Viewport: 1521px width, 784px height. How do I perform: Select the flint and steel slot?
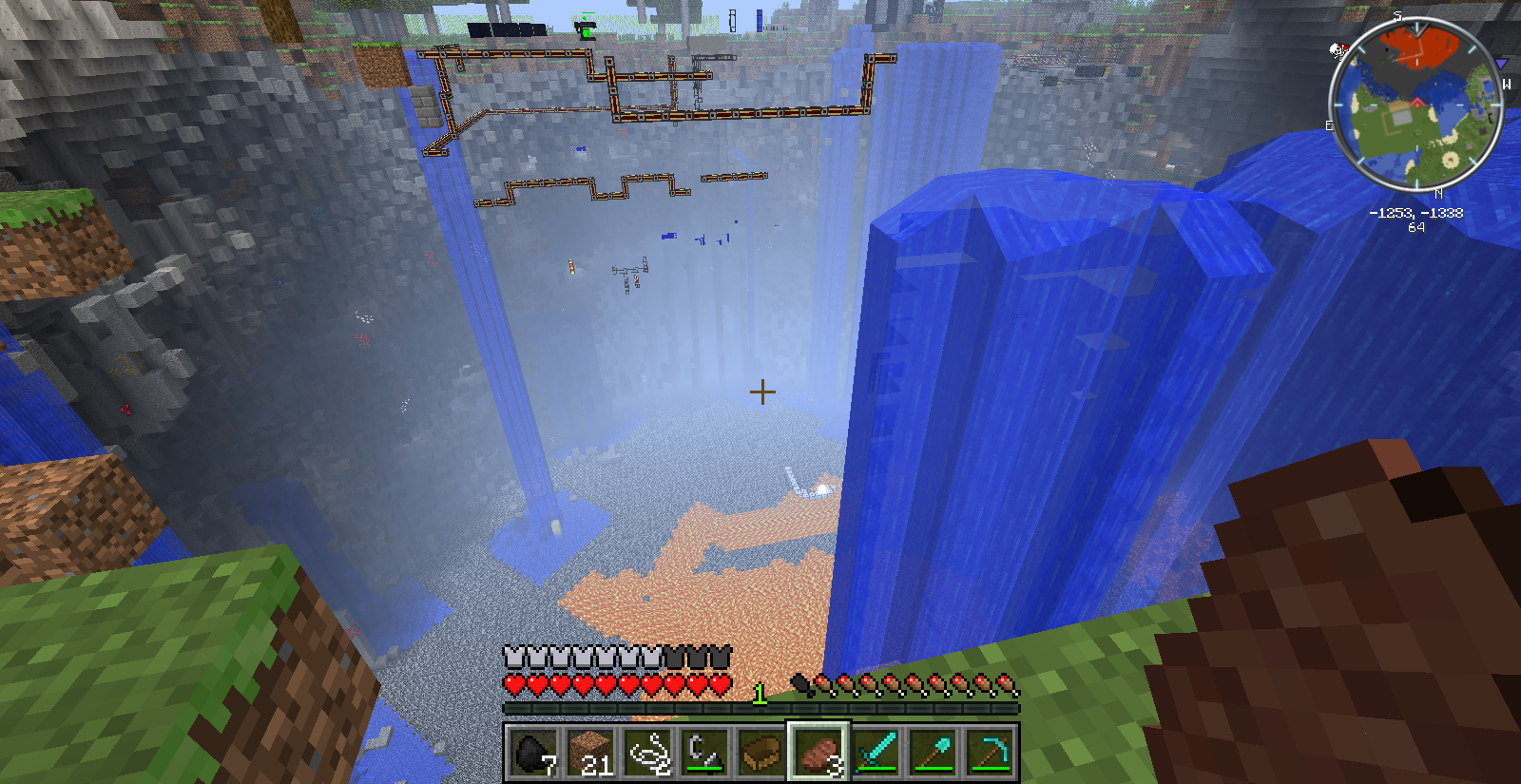704,753
